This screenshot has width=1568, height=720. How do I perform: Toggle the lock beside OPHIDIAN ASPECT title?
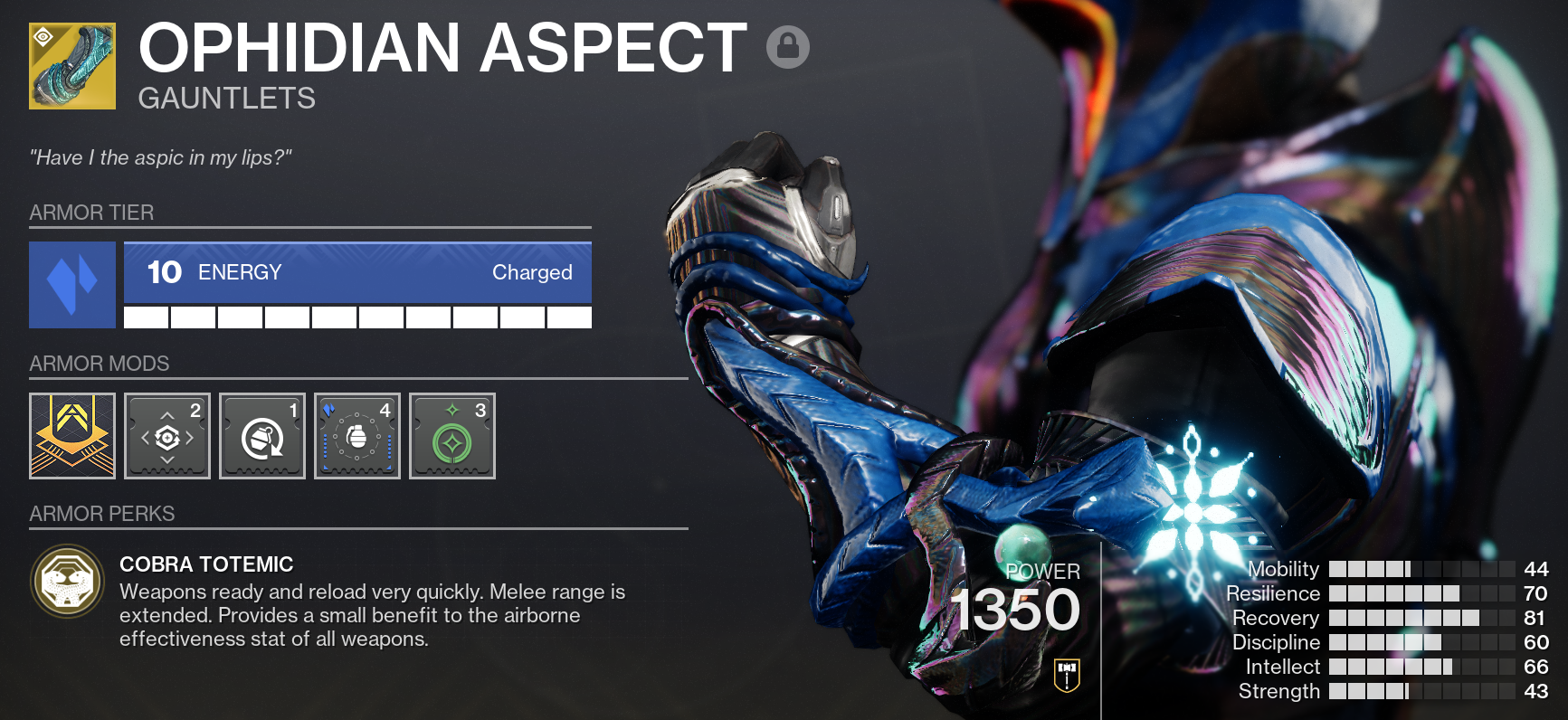(789, 47)
